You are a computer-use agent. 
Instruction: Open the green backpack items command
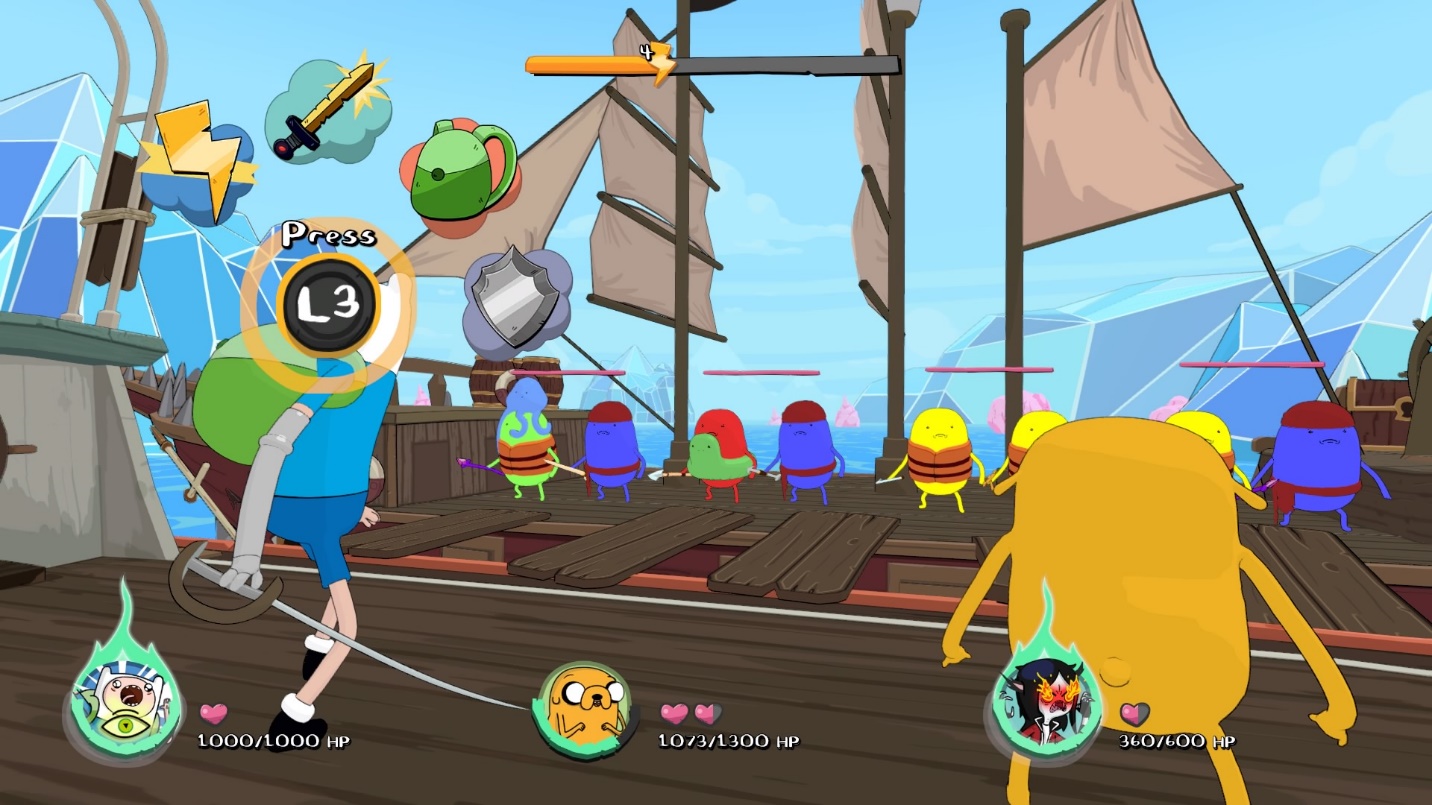click(x=458, y=171)
